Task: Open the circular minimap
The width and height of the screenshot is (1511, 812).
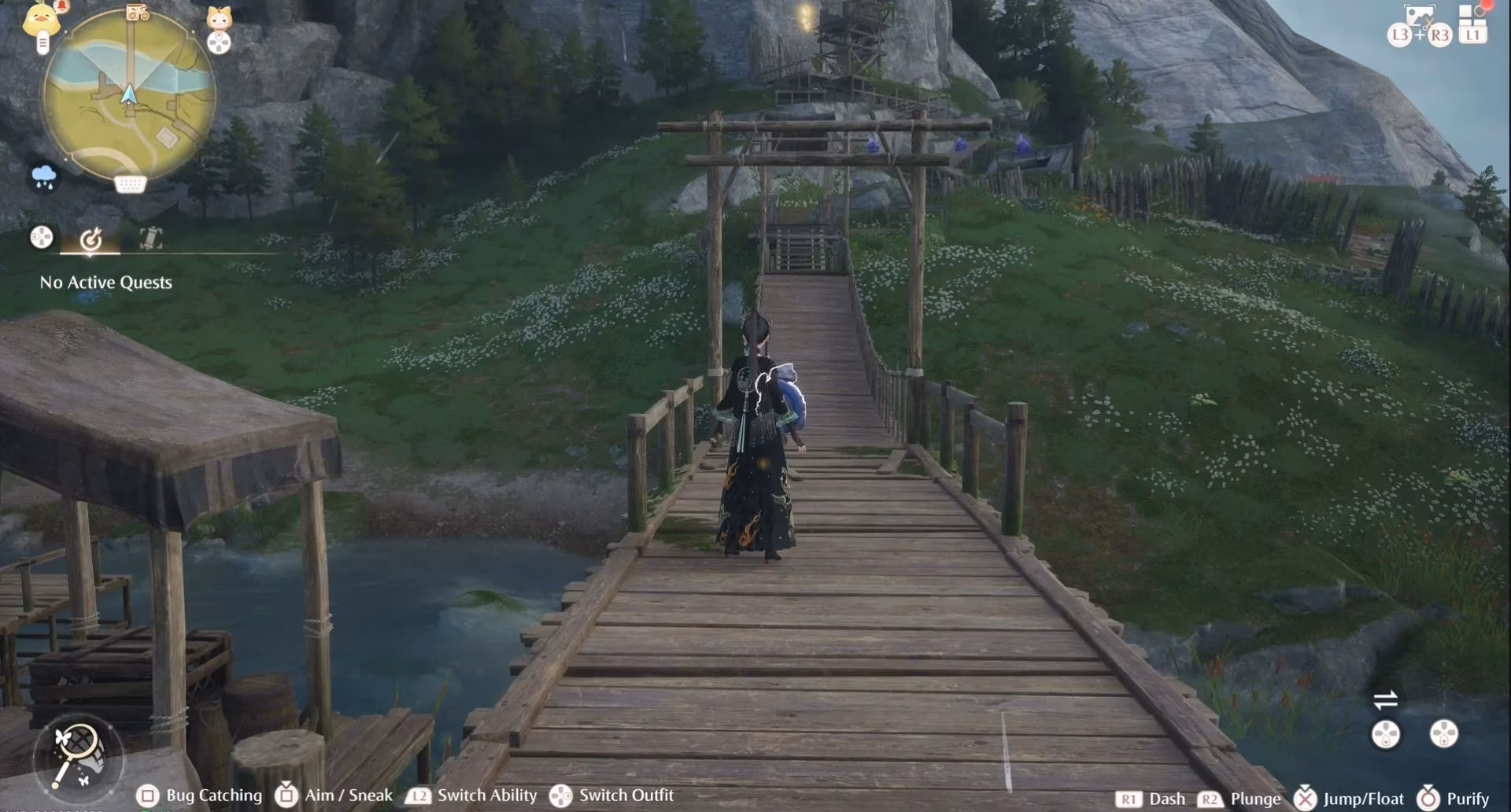Action: click(x=129, y=98)
